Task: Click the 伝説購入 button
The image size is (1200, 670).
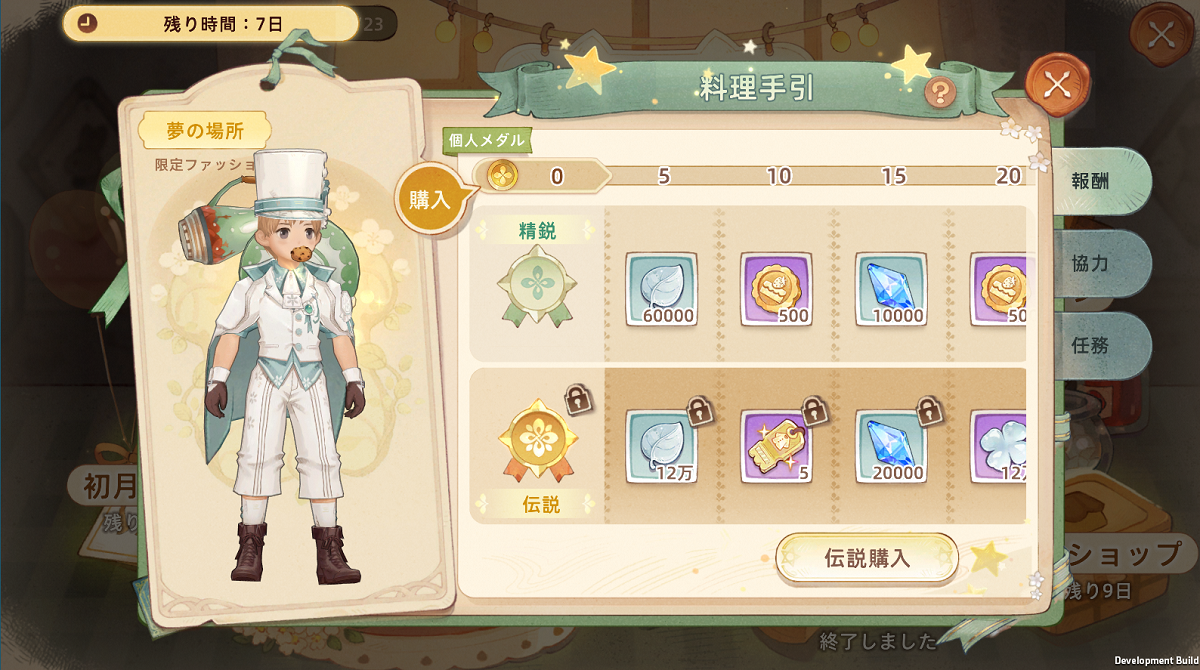Action: point(866,558)
